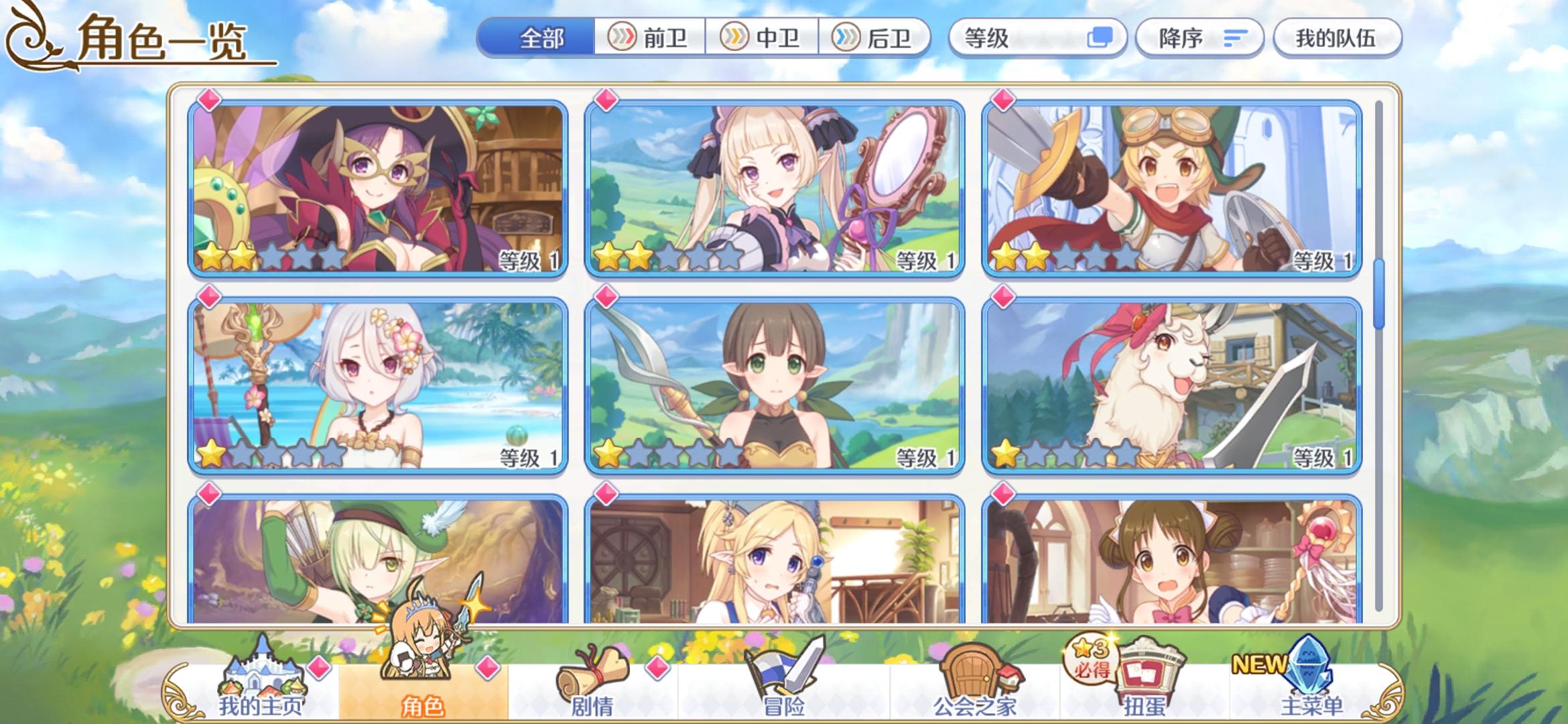The width and height of the screenshot is (1568, 724).
Task: Open 我的队伍 team button
Action: [x=1337, y=38]
